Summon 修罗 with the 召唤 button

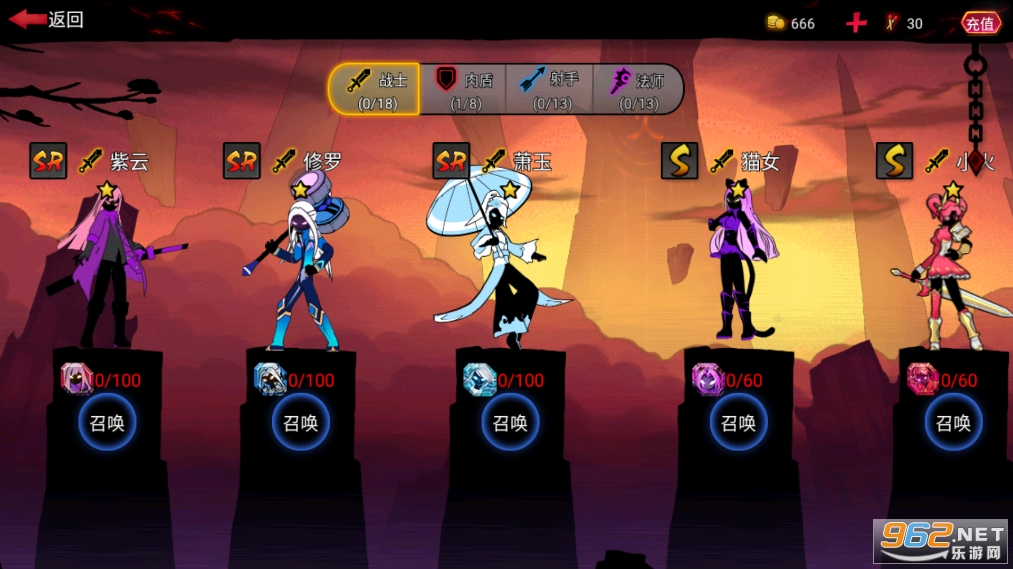(300, 423)
